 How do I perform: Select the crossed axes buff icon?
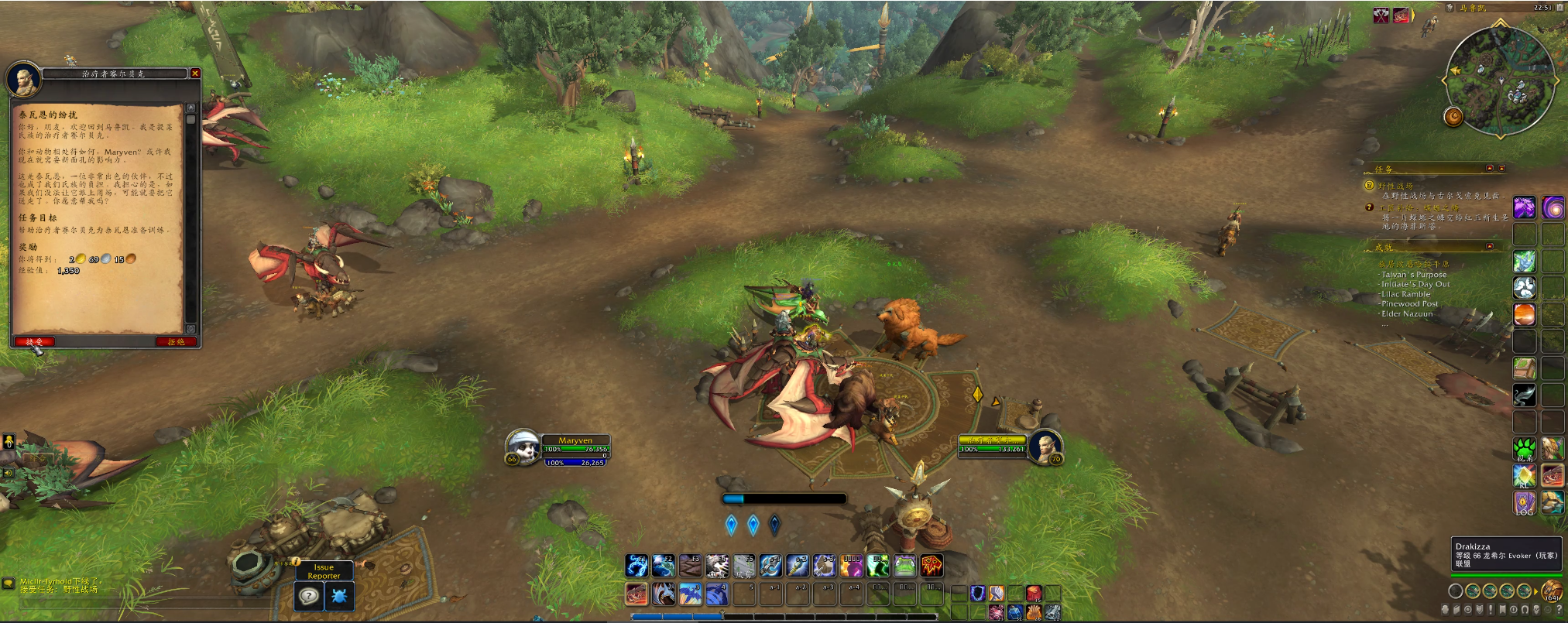point(1381,15)
